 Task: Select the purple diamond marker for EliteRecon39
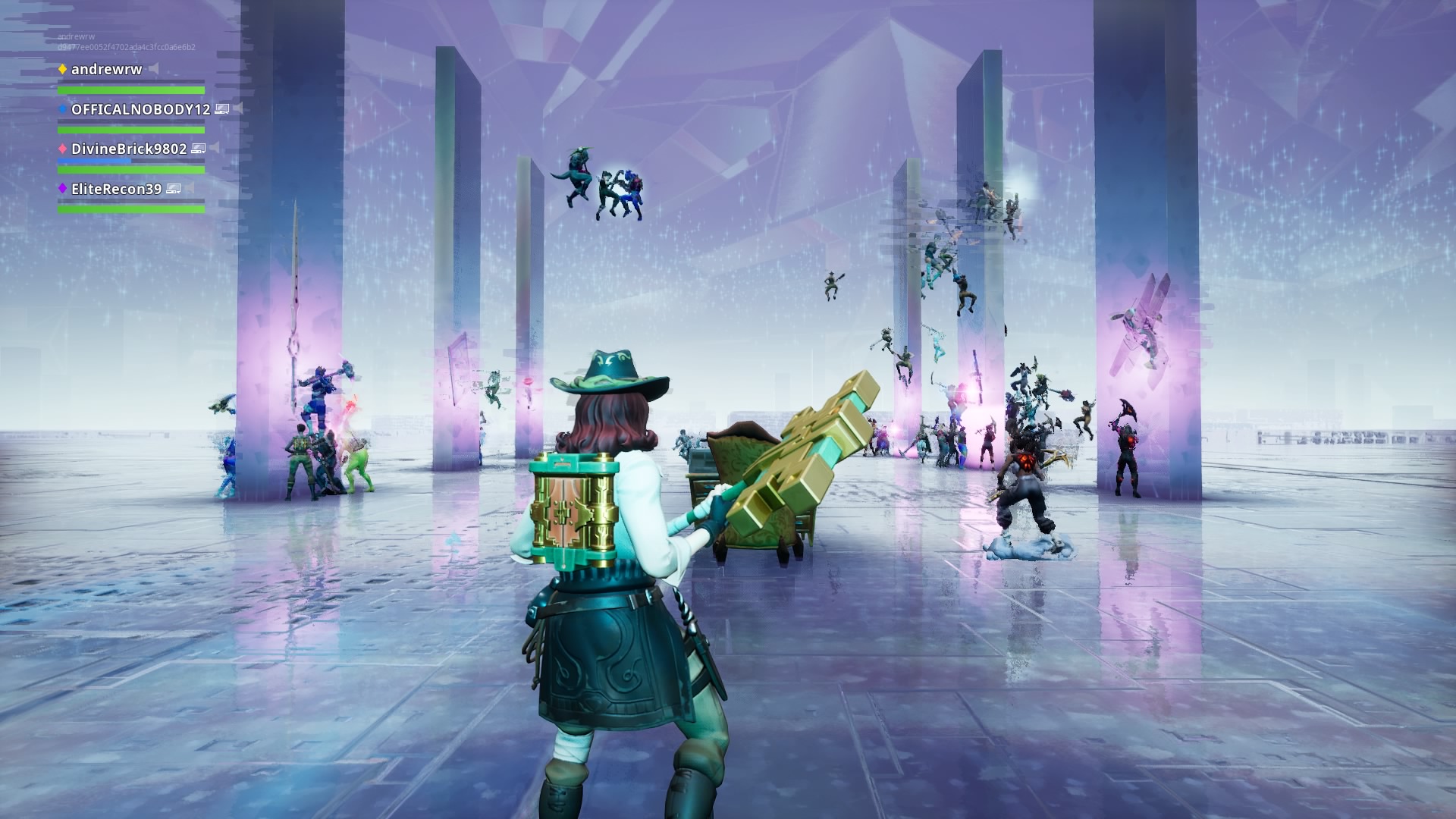click(x=62, y=188)
